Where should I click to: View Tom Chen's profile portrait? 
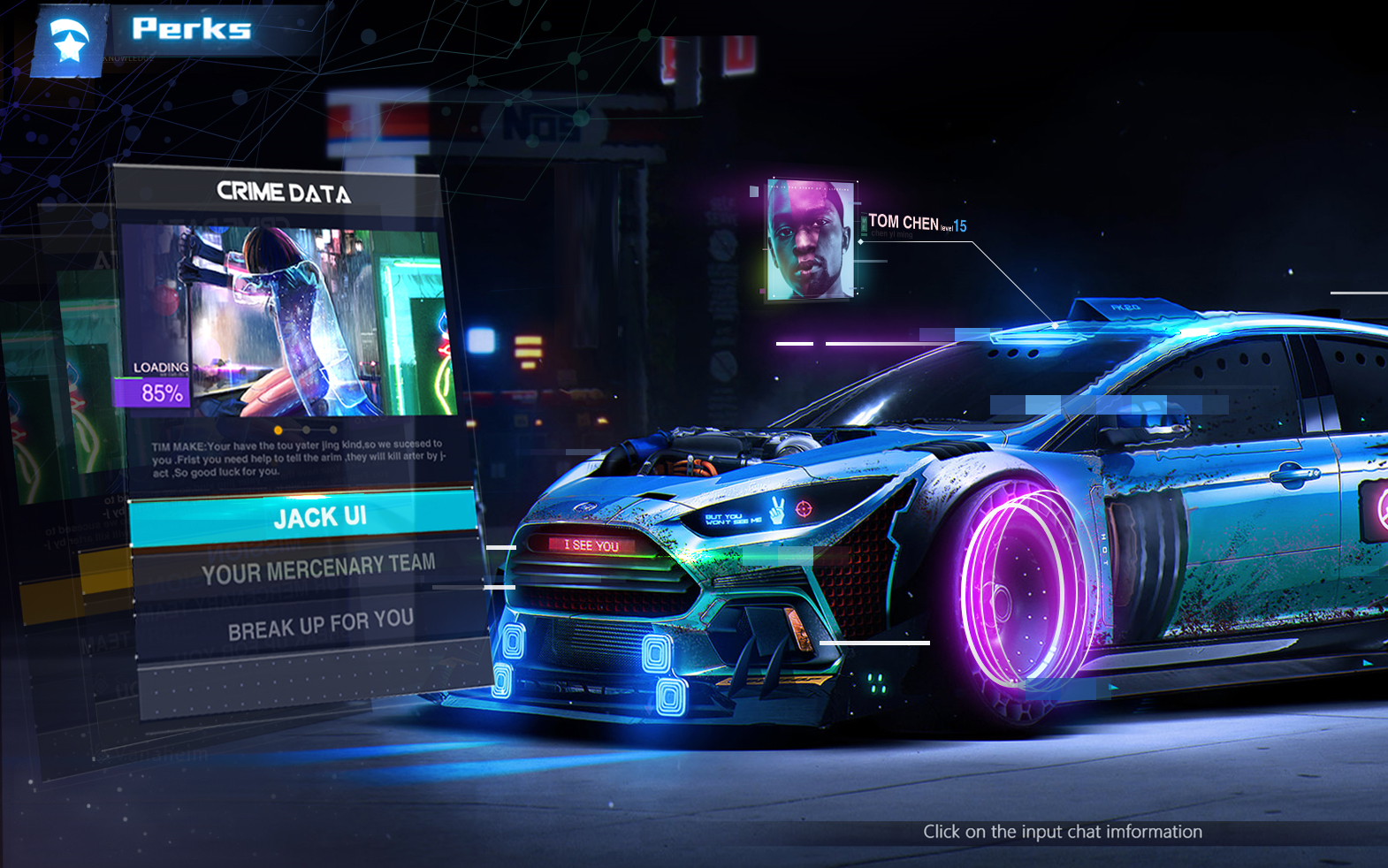pyautogui.click(x=810, y=240)
